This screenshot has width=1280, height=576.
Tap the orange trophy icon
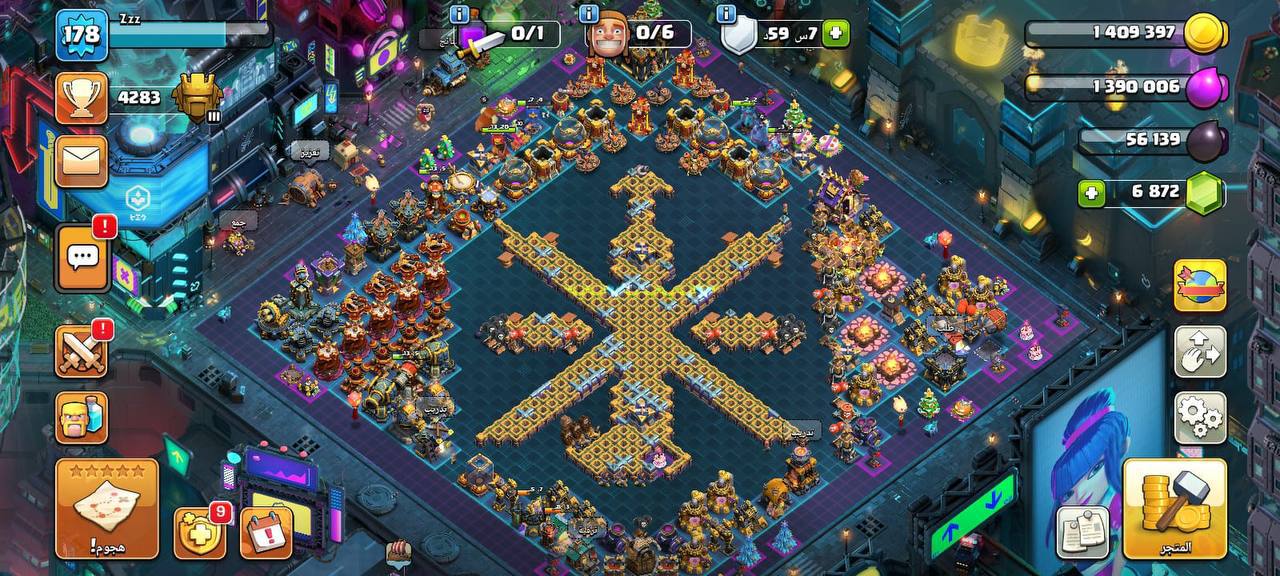click(x=81, y=98)
